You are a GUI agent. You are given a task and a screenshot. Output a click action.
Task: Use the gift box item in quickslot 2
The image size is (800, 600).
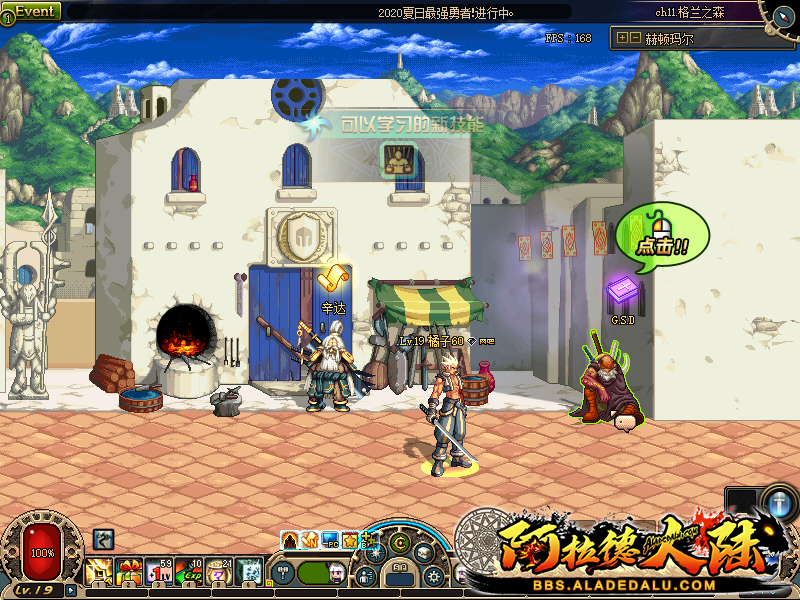click(129, 571)
